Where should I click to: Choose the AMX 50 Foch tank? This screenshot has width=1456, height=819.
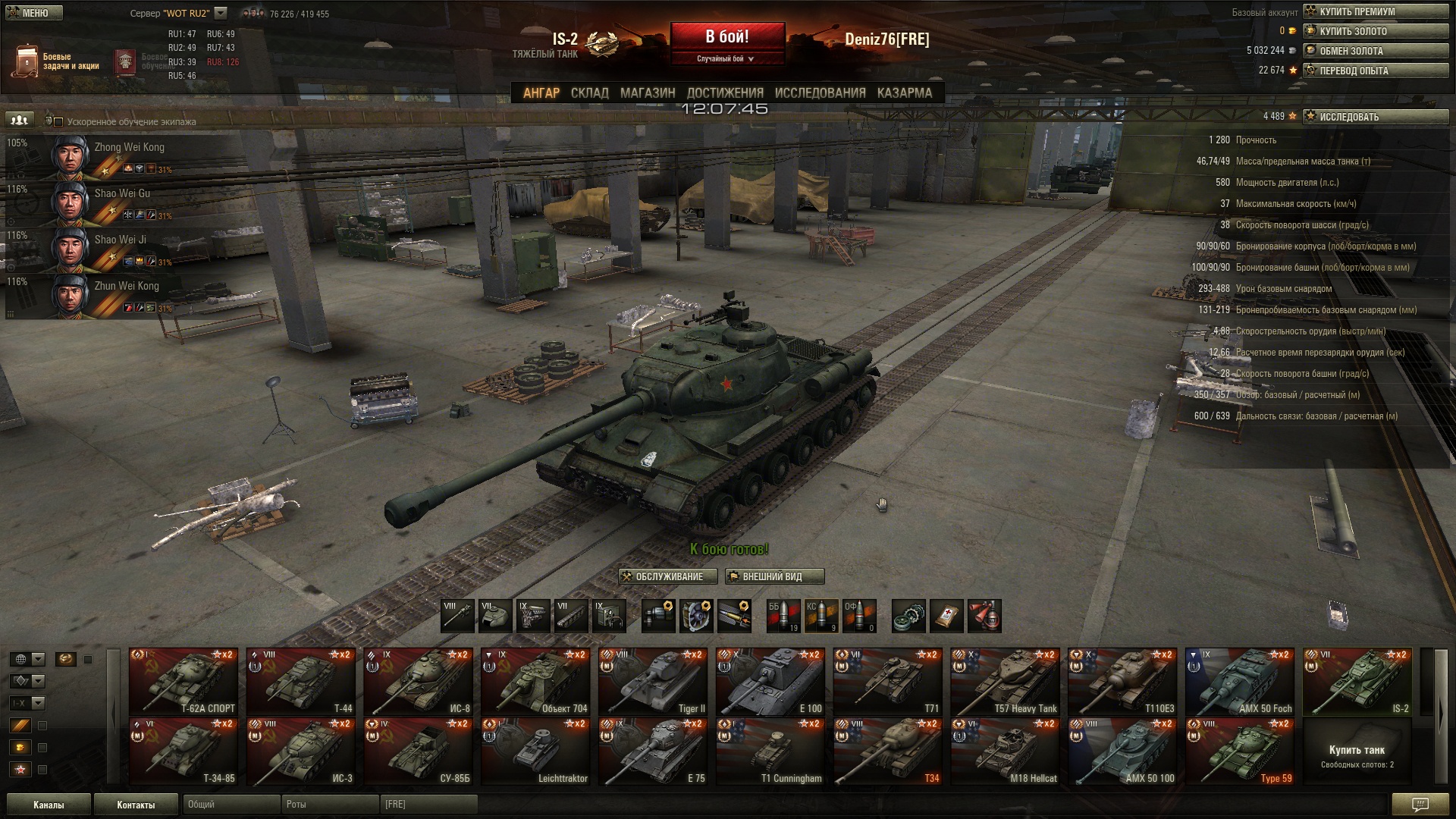(x=1239, y=681)
